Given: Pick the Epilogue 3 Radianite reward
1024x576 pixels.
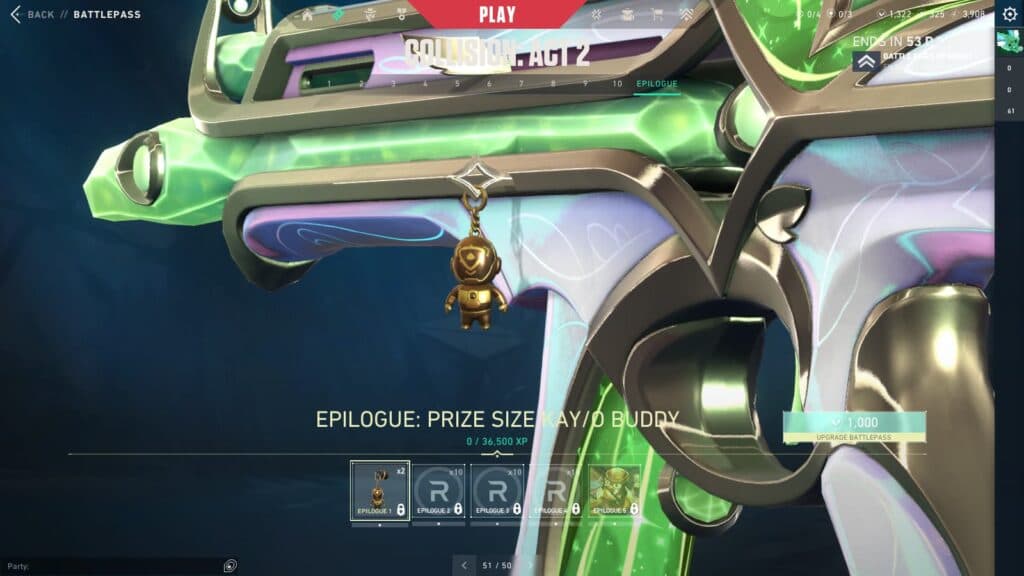Looking at the screenshot, I should (496, 490).
